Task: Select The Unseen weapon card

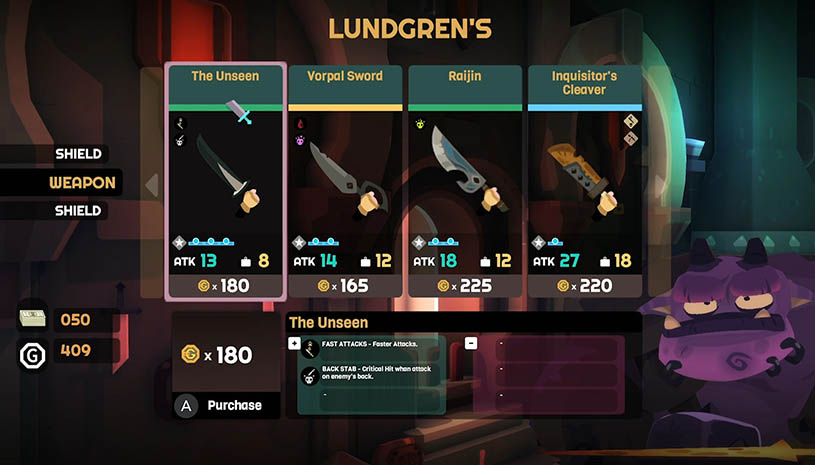Action: [x=225, y=180]
